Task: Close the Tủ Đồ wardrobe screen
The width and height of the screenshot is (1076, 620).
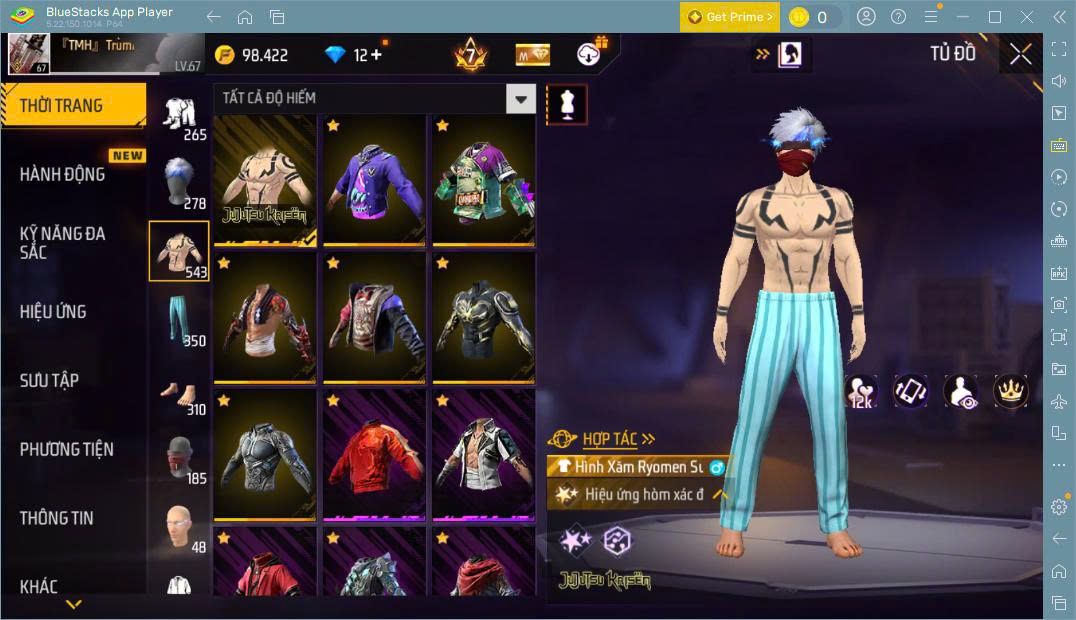Action: coord(1020,54)
